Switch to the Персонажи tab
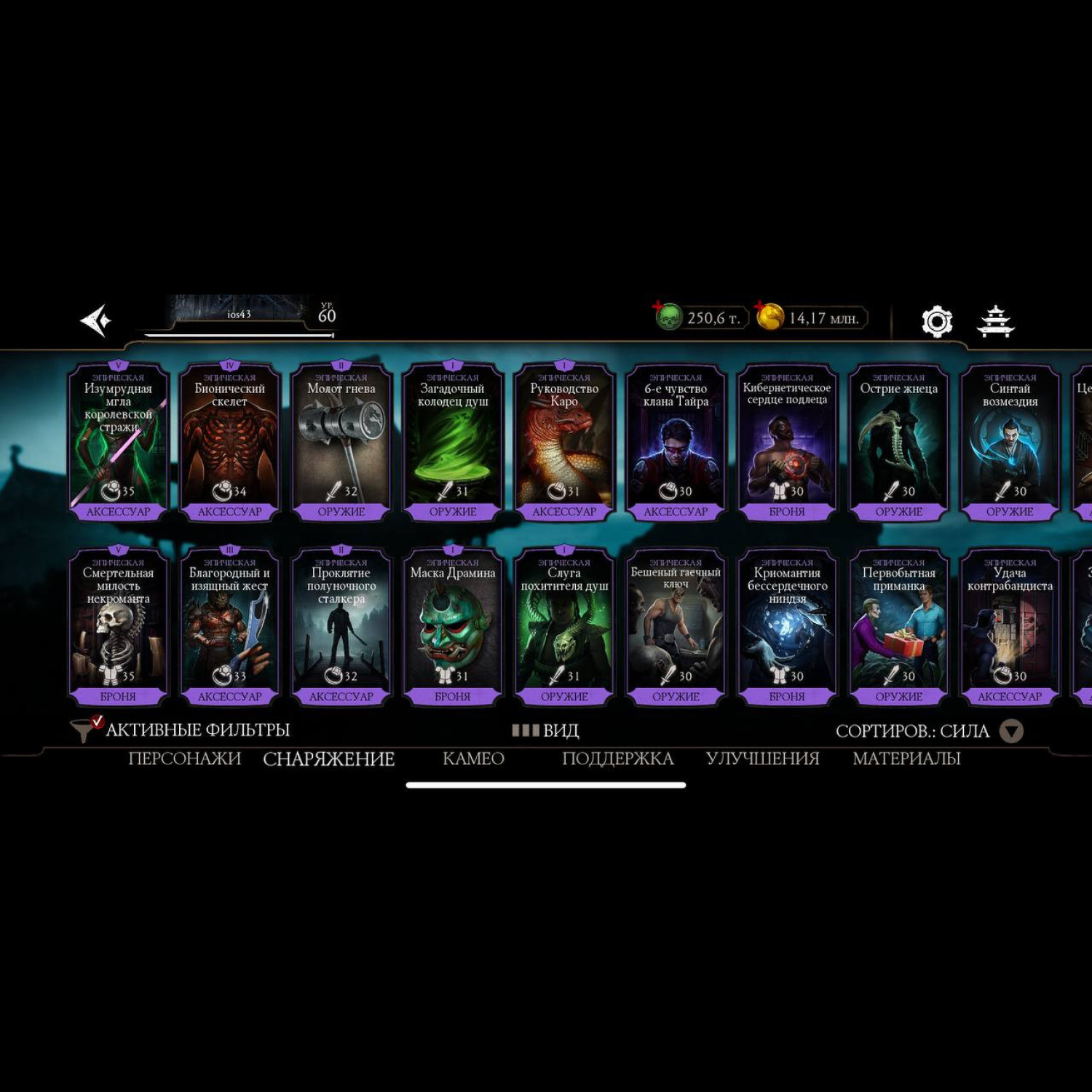 (x=184, y=759)
